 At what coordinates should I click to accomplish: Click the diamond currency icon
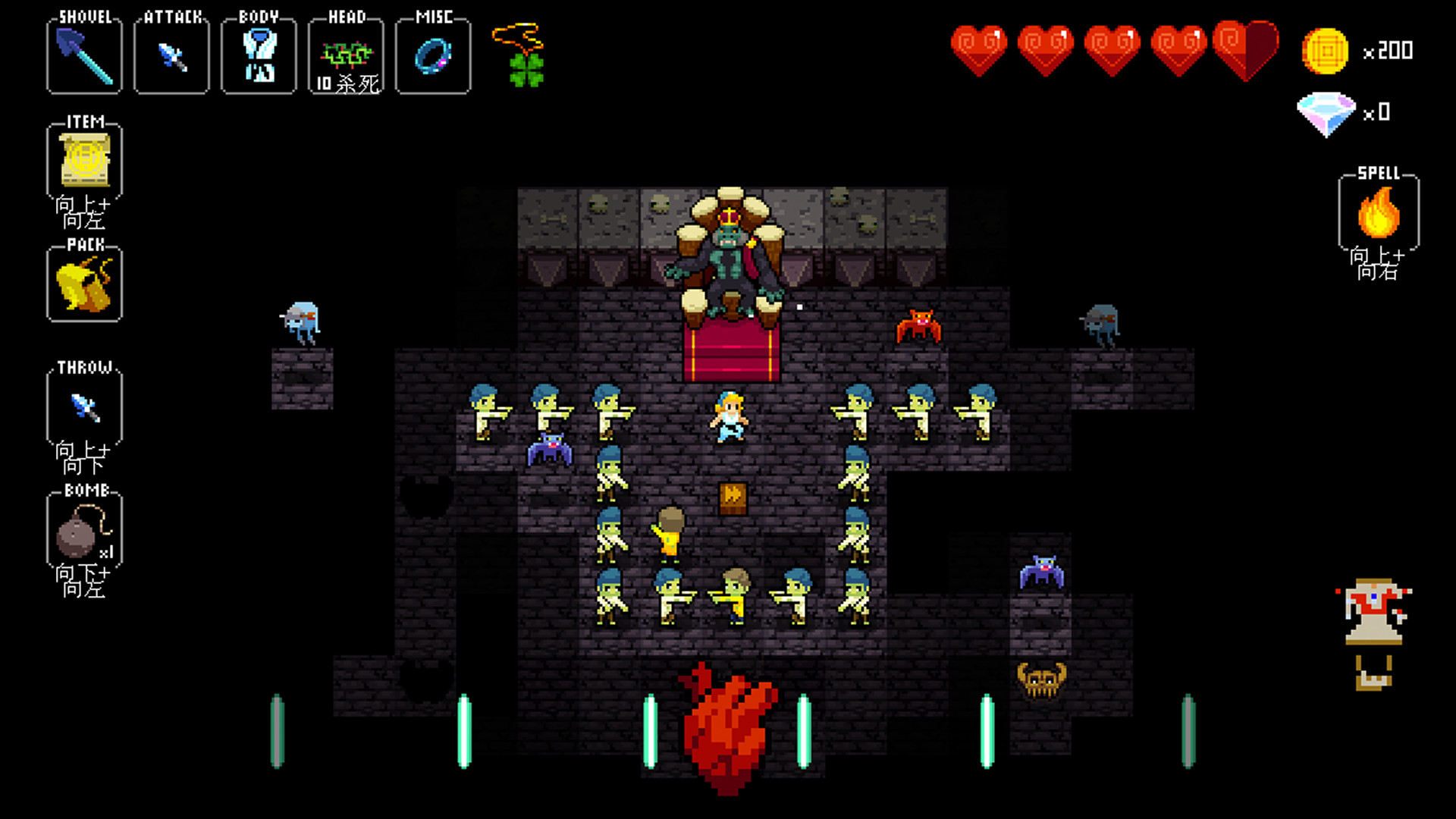pos(1326,112)
